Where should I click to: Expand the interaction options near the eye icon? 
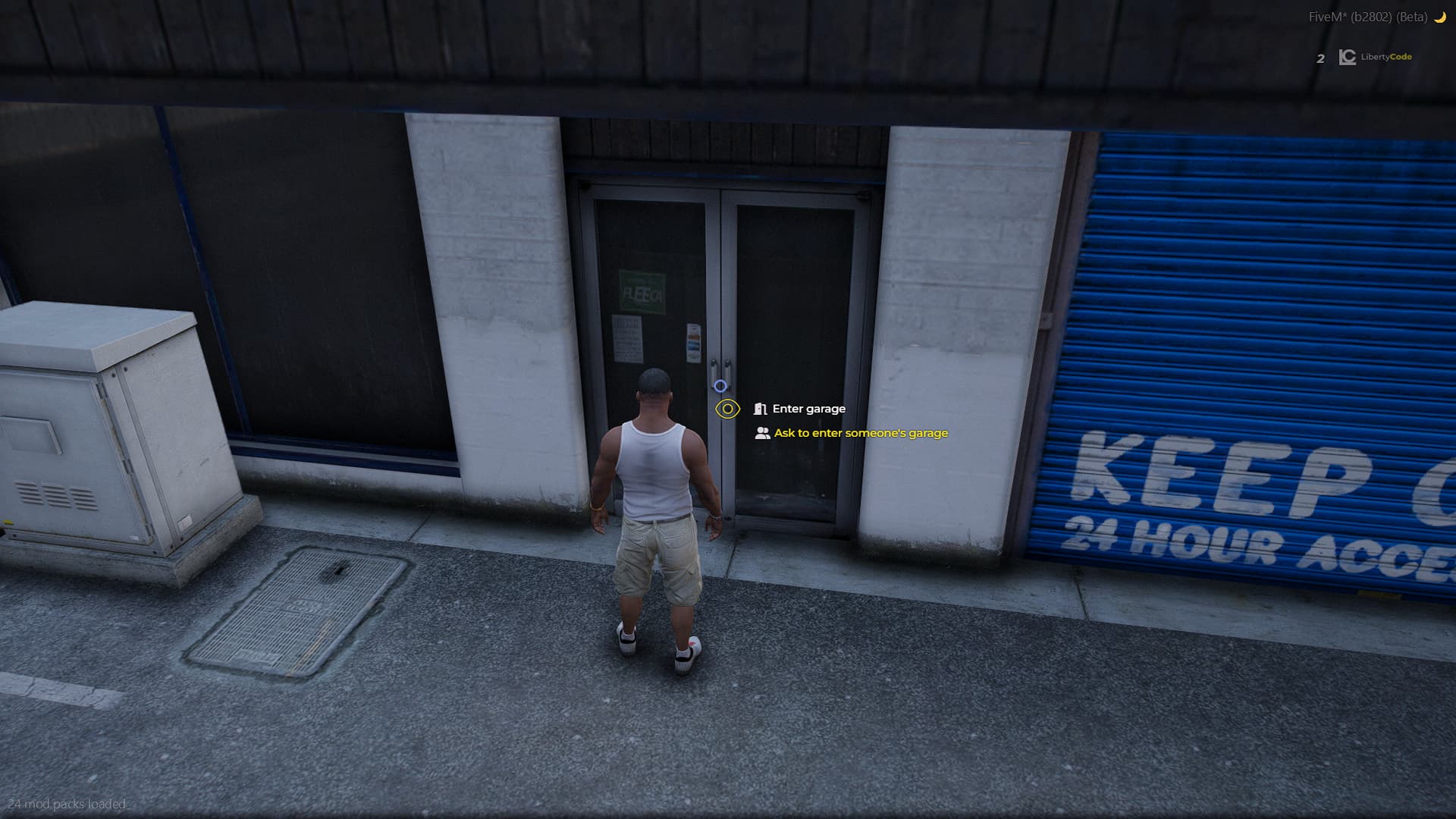point(727,409)
